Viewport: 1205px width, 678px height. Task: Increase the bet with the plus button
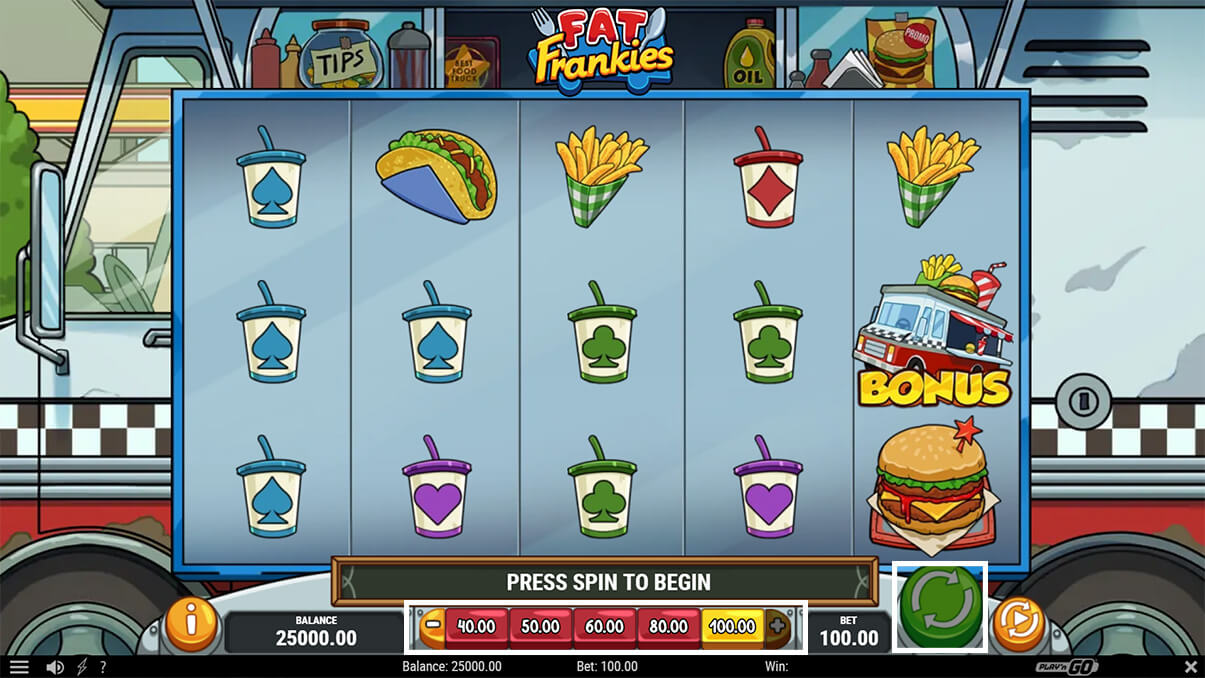click(777, 627)
